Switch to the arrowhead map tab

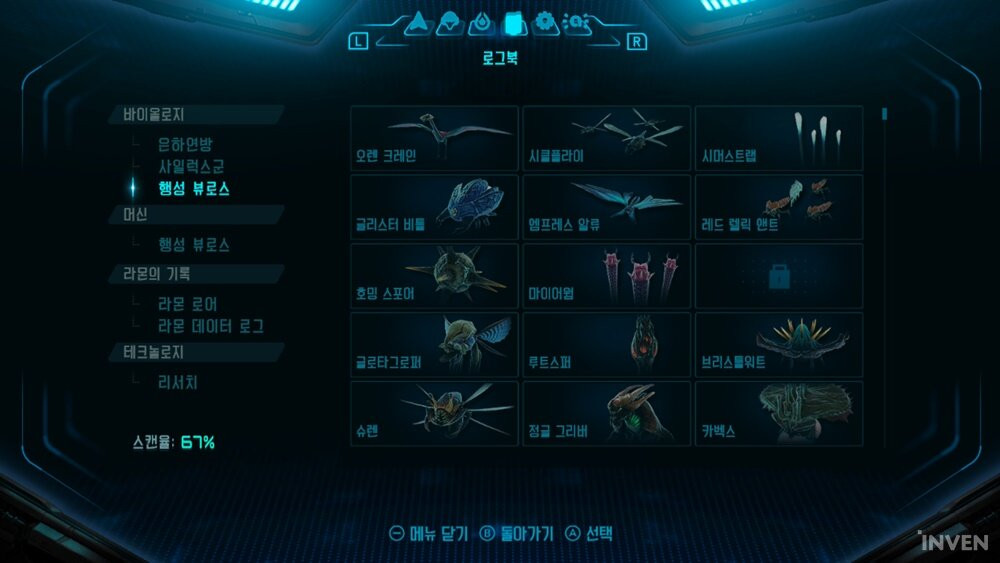[x=417, y=23]
